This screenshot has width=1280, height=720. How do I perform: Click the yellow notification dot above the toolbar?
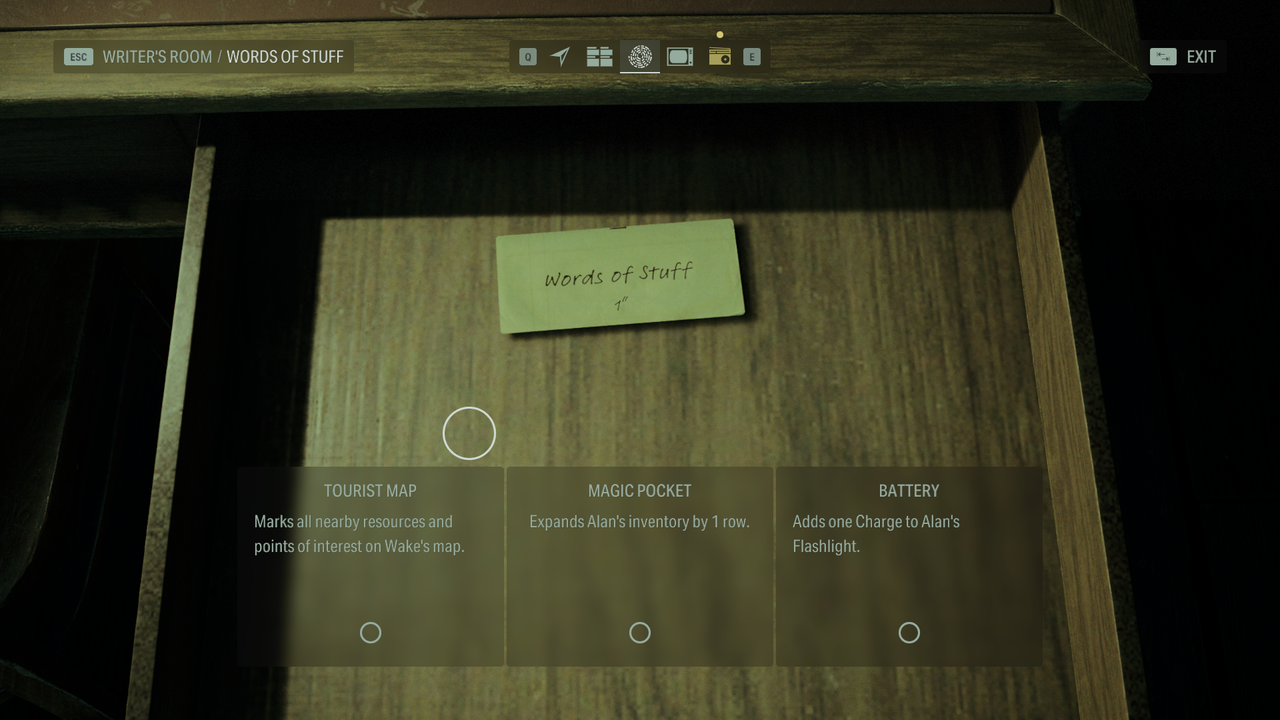coord(720,34)
